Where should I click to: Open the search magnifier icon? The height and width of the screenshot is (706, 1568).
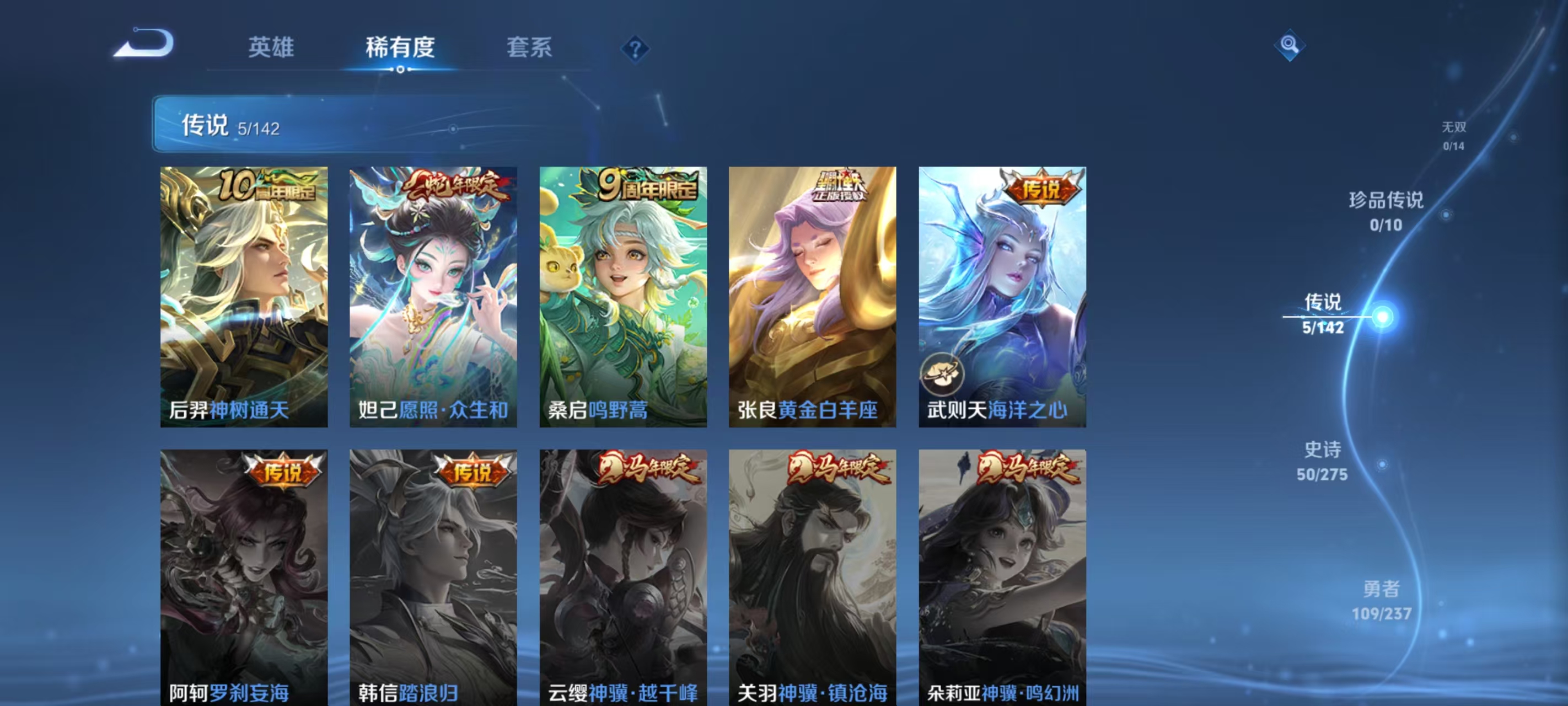pyautogui.click(x=1291, y=44)
